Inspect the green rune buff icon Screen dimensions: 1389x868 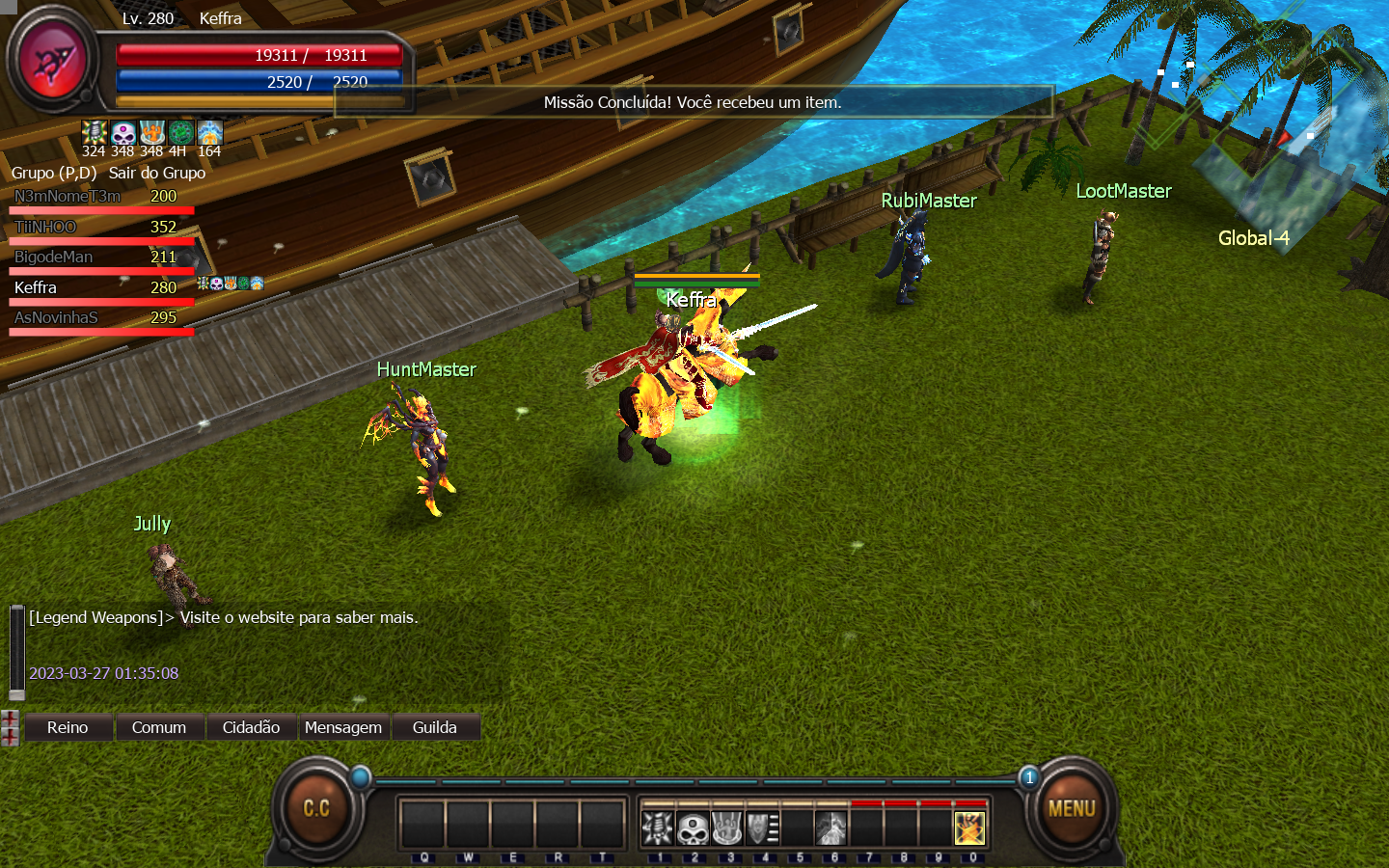(180, 132)
